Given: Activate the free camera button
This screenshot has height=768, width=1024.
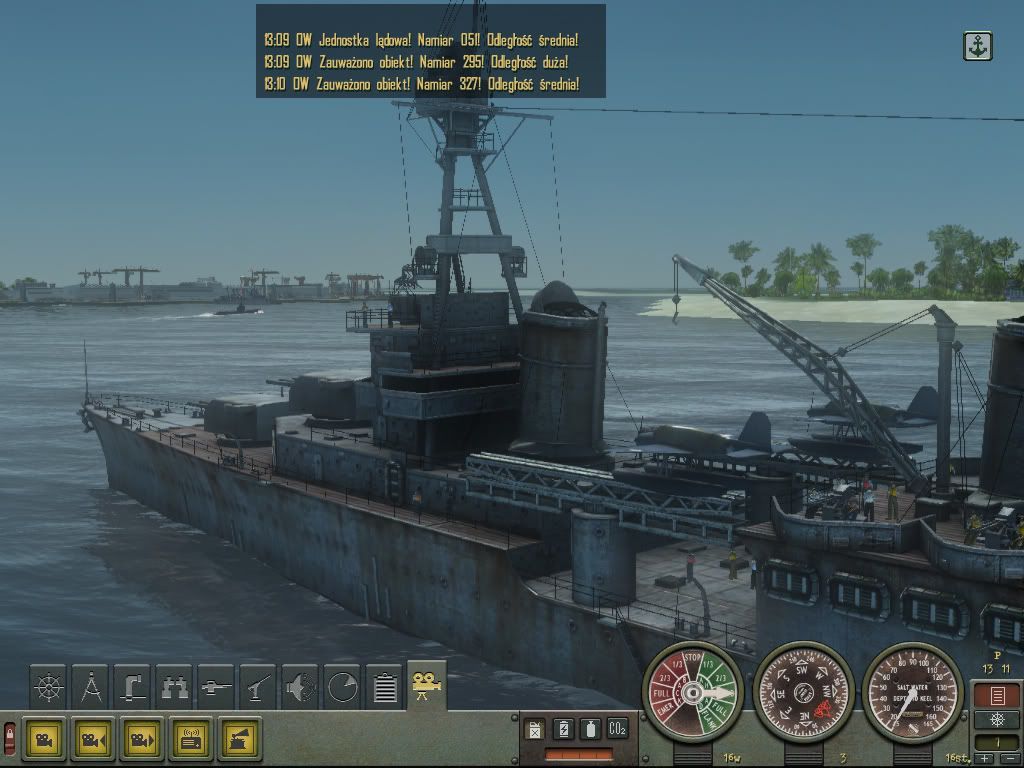Looking at the screenshot, I should 44,739.
